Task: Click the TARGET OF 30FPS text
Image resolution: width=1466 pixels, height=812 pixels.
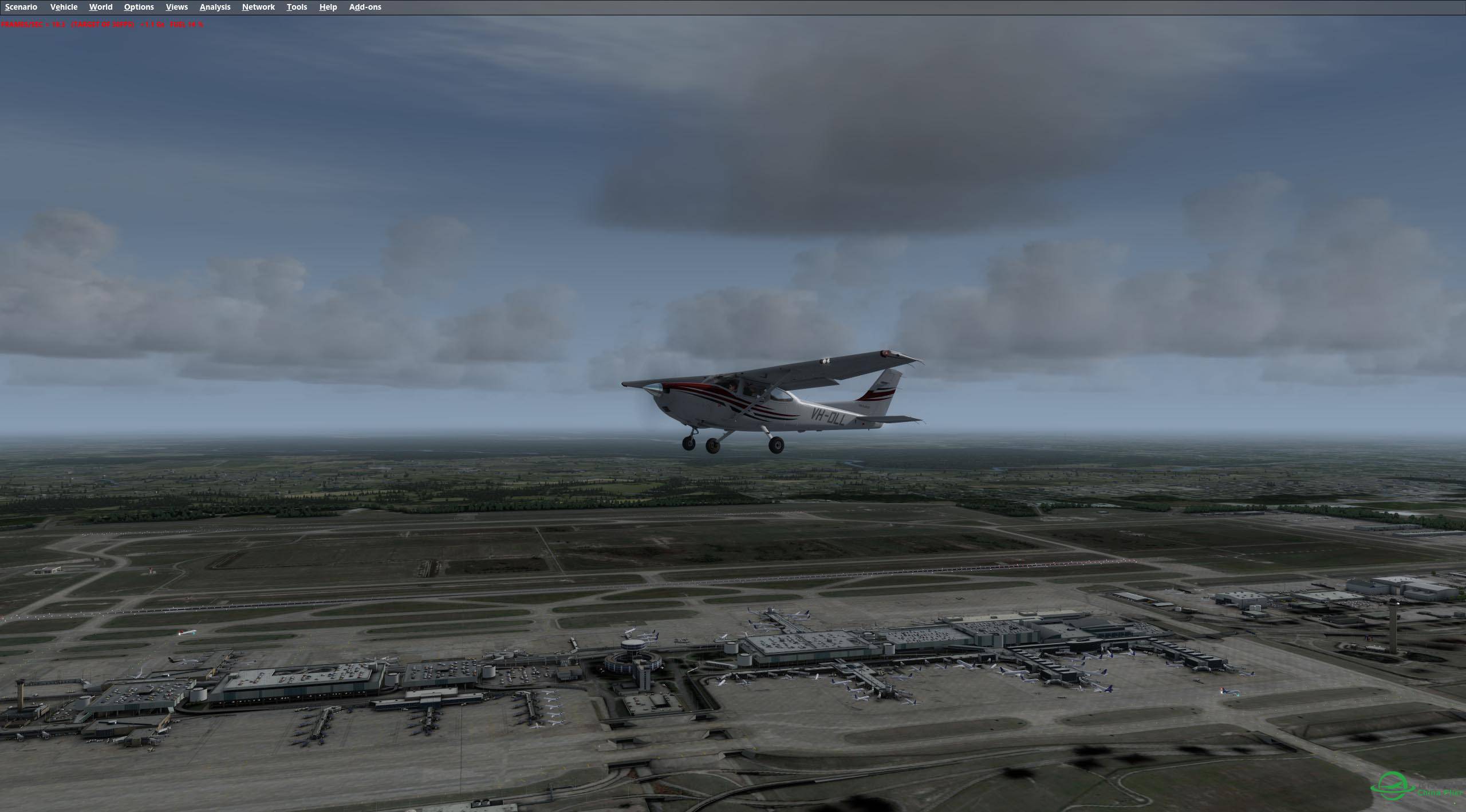Action: (103, 25)
